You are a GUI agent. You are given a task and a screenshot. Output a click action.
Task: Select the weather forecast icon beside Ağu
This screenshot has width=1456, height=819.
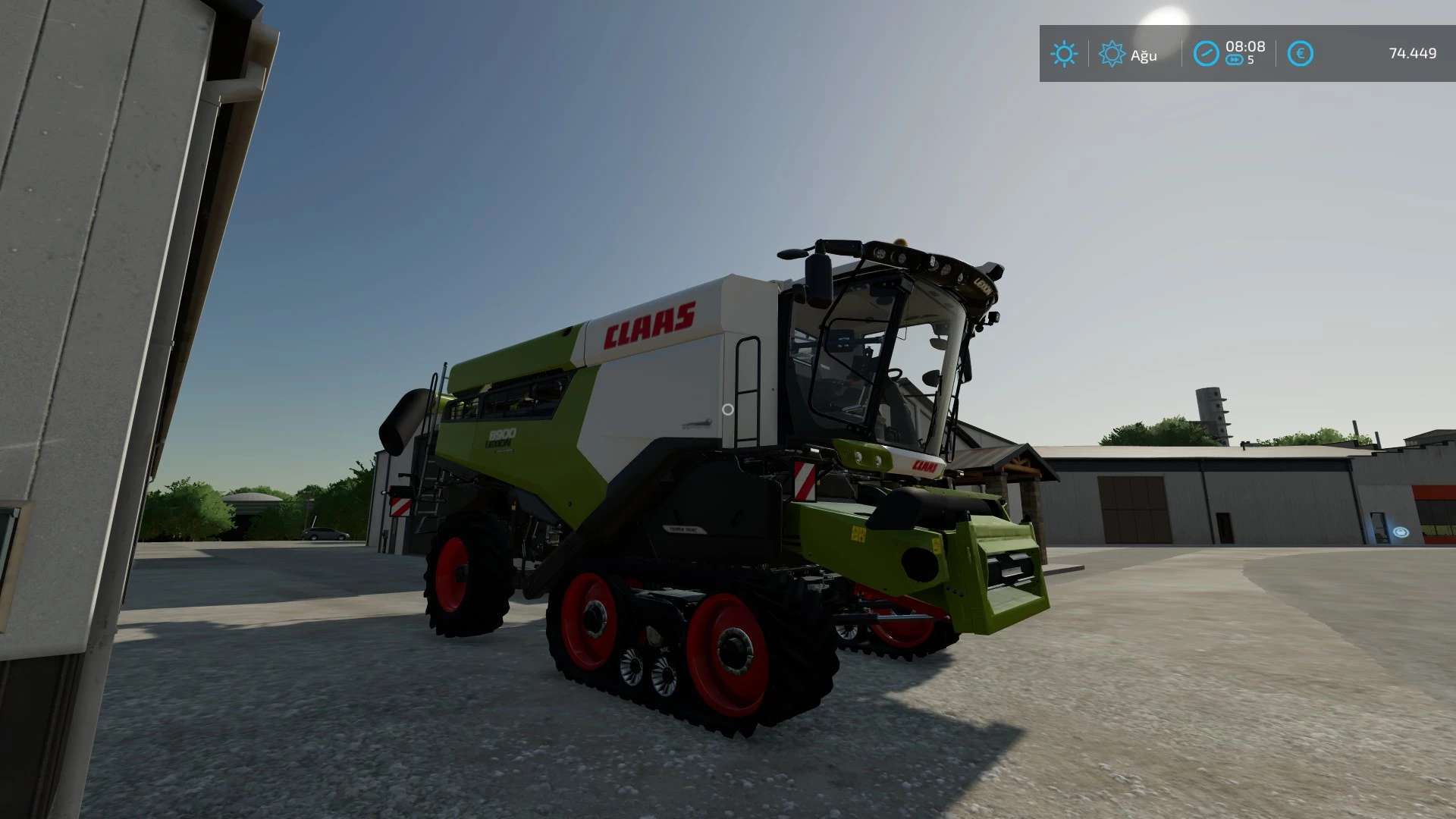(1112, 54)
